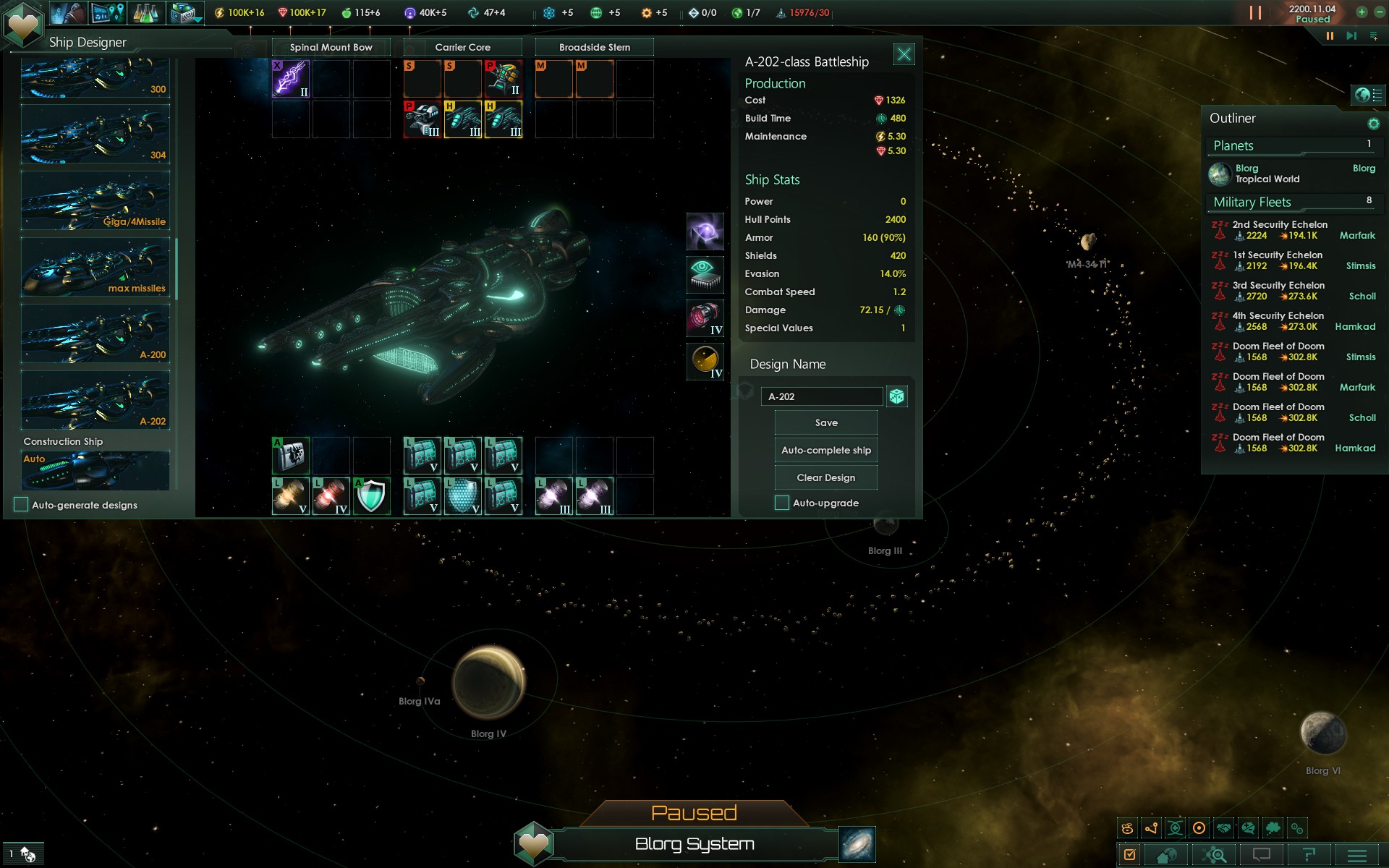1389x868 pixels.
Task: Auto-complete the ship design
Action: pos(825,451)
